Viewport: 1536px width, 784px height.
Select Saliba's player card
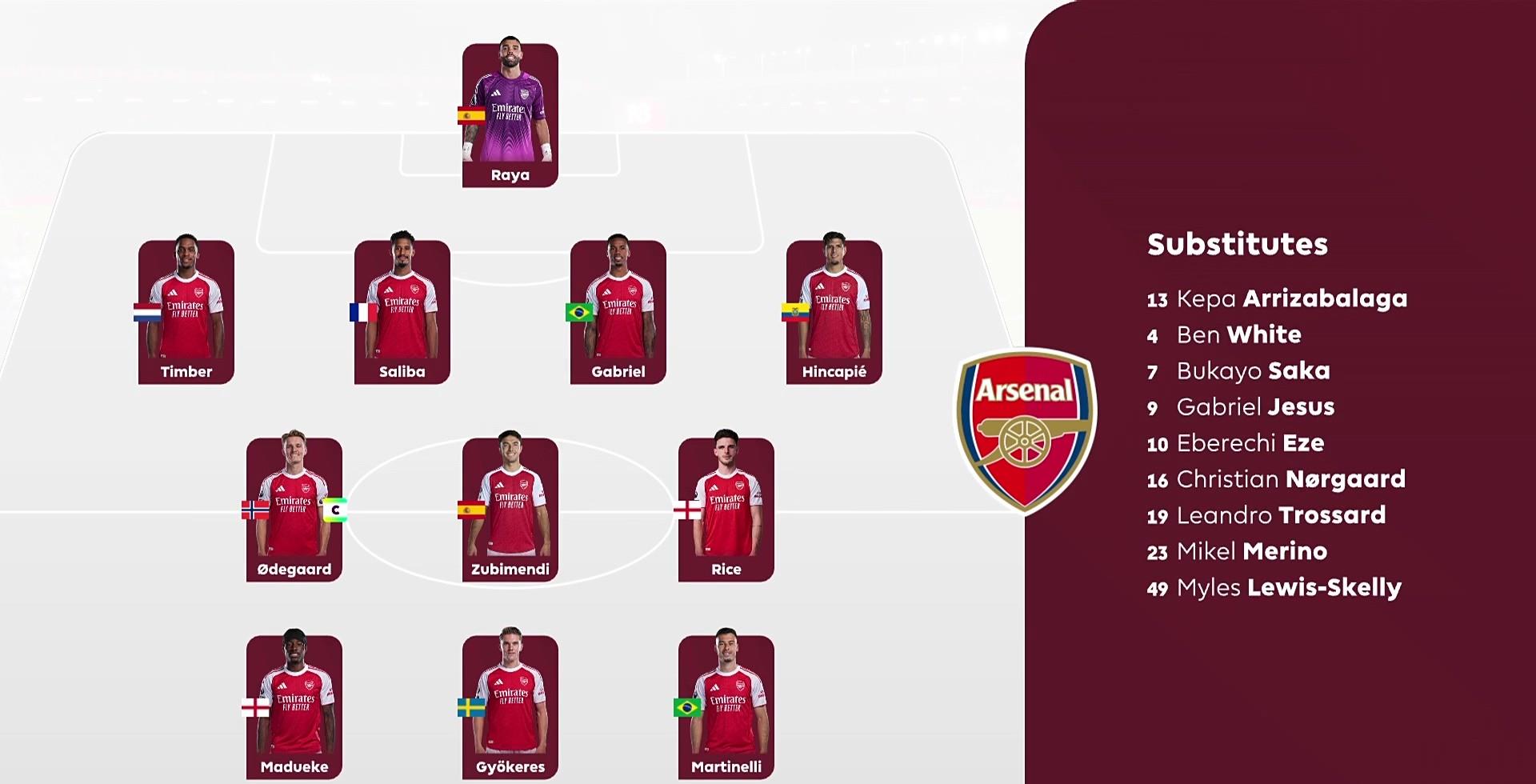[402, 312]
